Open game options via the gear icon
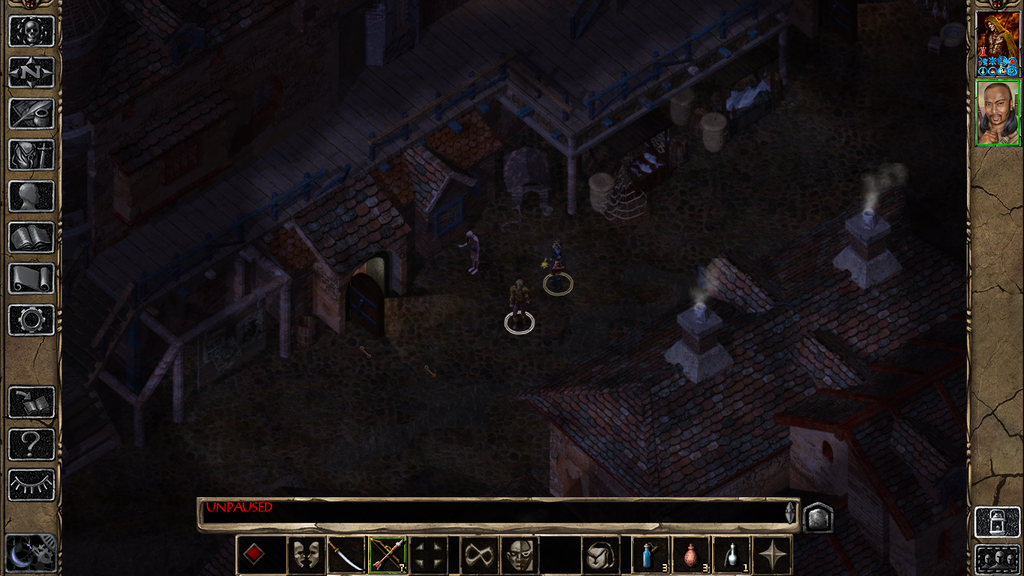The width and height of the screenshot is (1024, 576). pyautogui.click(x=31, y=320)
